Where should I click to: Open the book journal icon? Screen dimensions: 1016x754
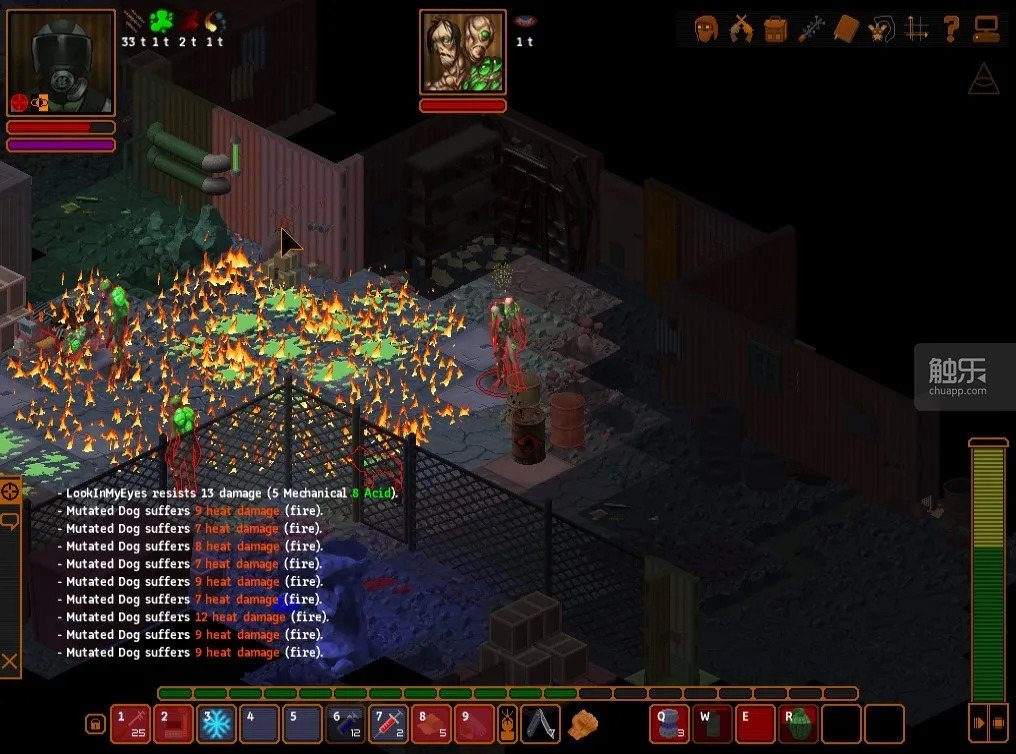846,28
